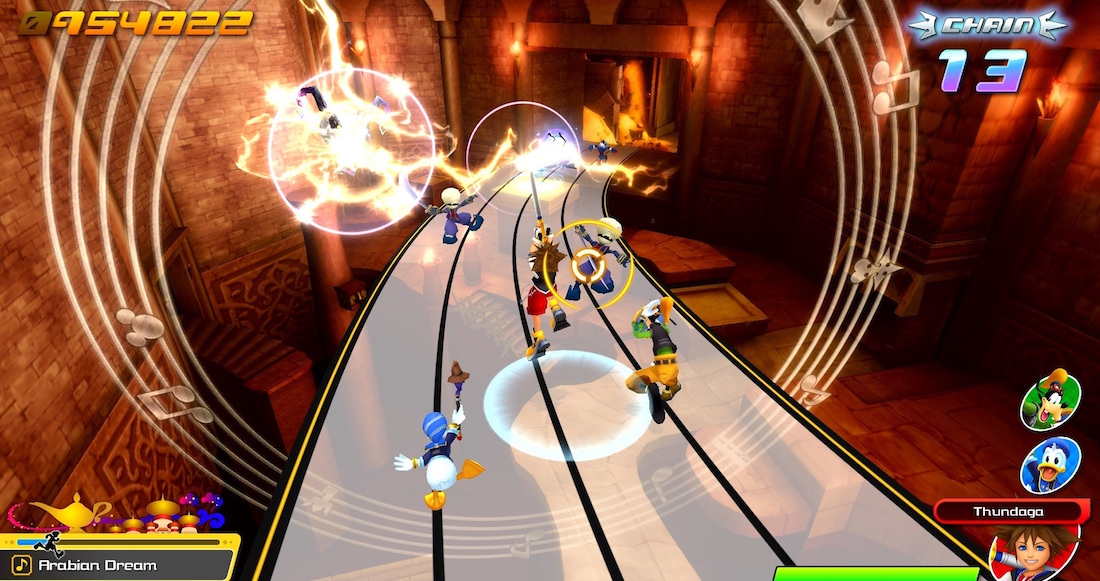
Task: Activate the Thundaga ability label
Action: (1009, 512)
